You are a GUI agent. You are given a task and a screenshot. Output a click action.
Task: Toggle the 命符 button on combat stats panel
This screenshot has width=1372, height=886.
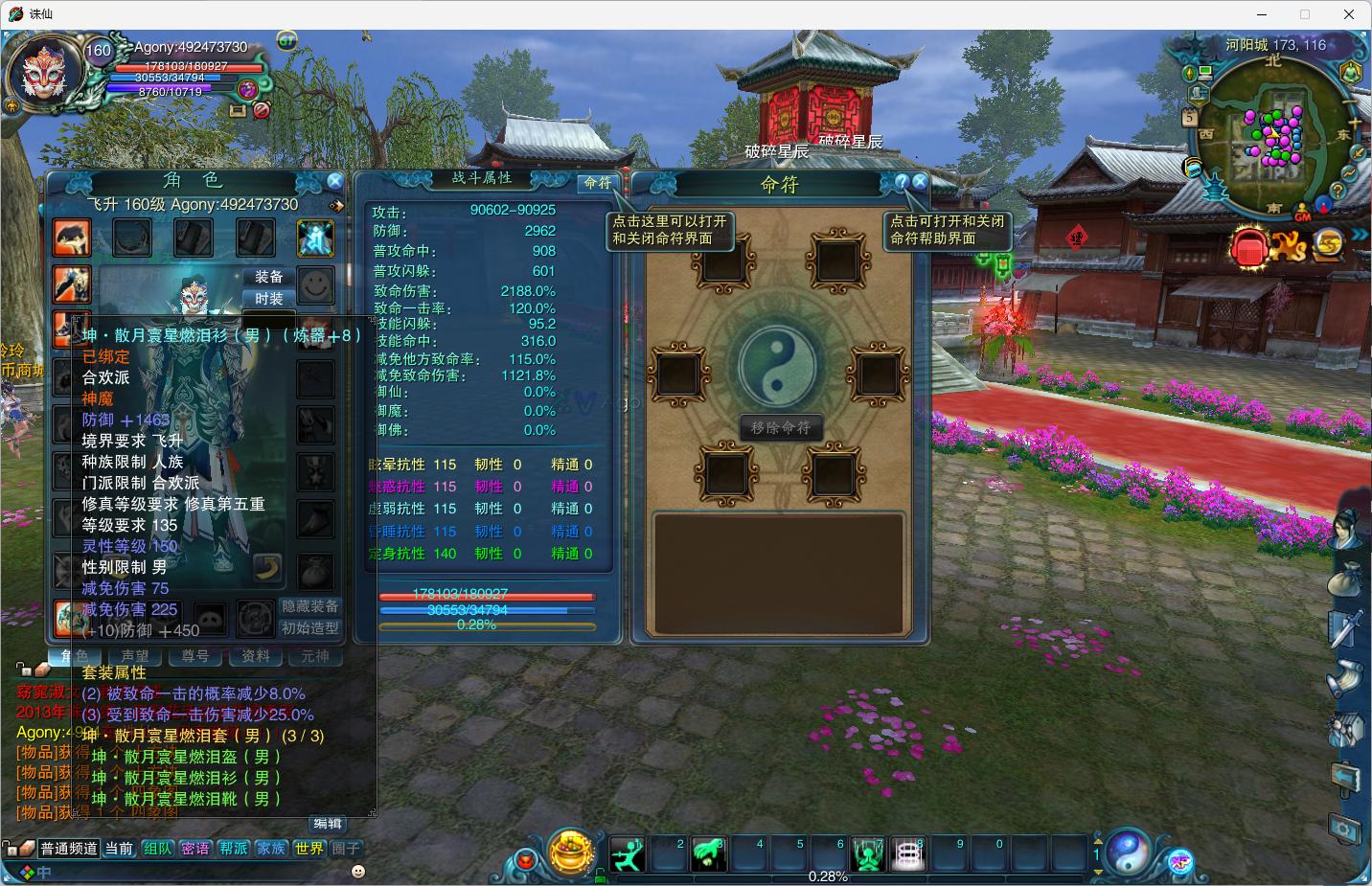598,182
